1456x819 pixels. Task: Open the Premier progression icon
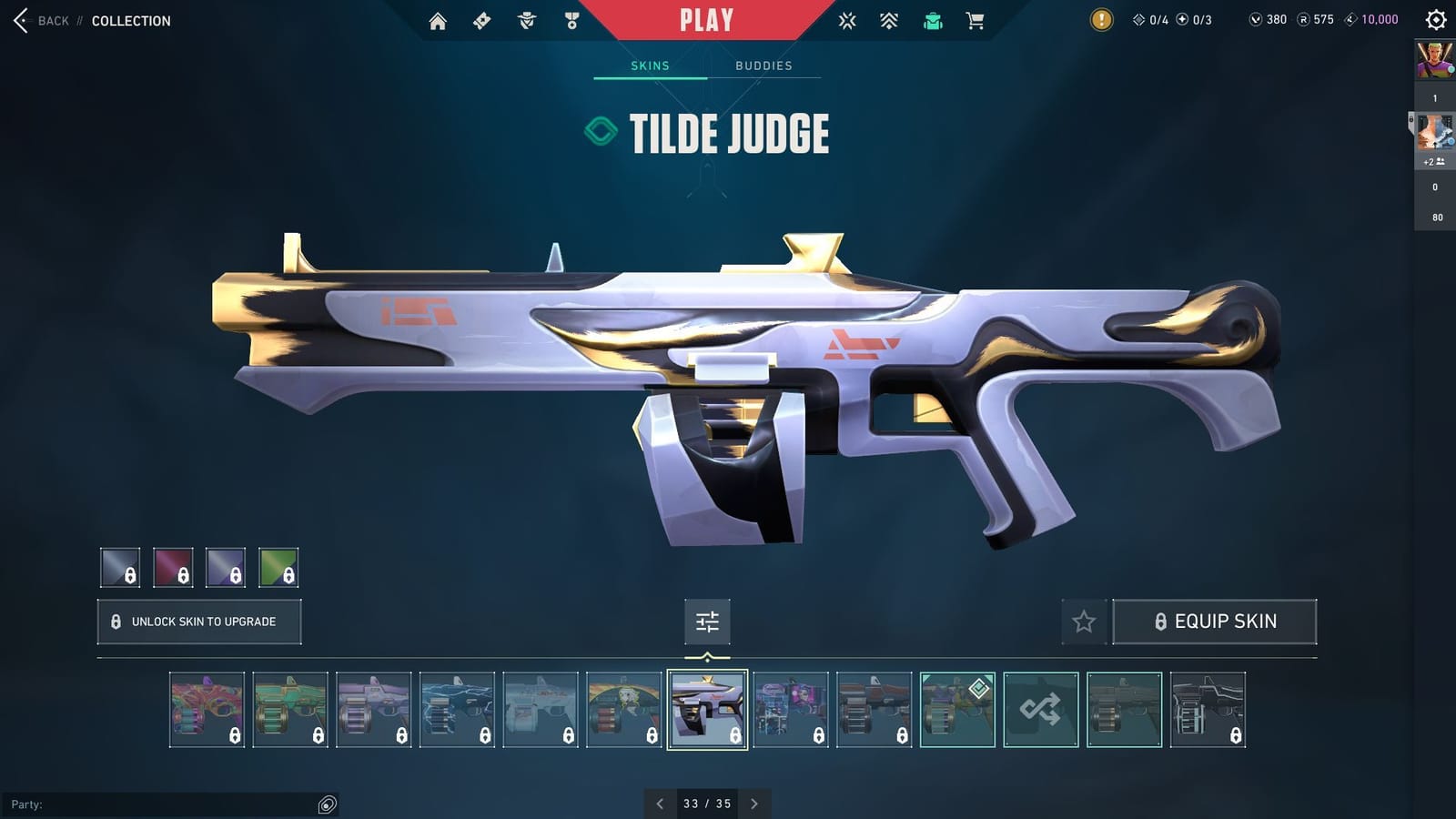tap(890, 20)
